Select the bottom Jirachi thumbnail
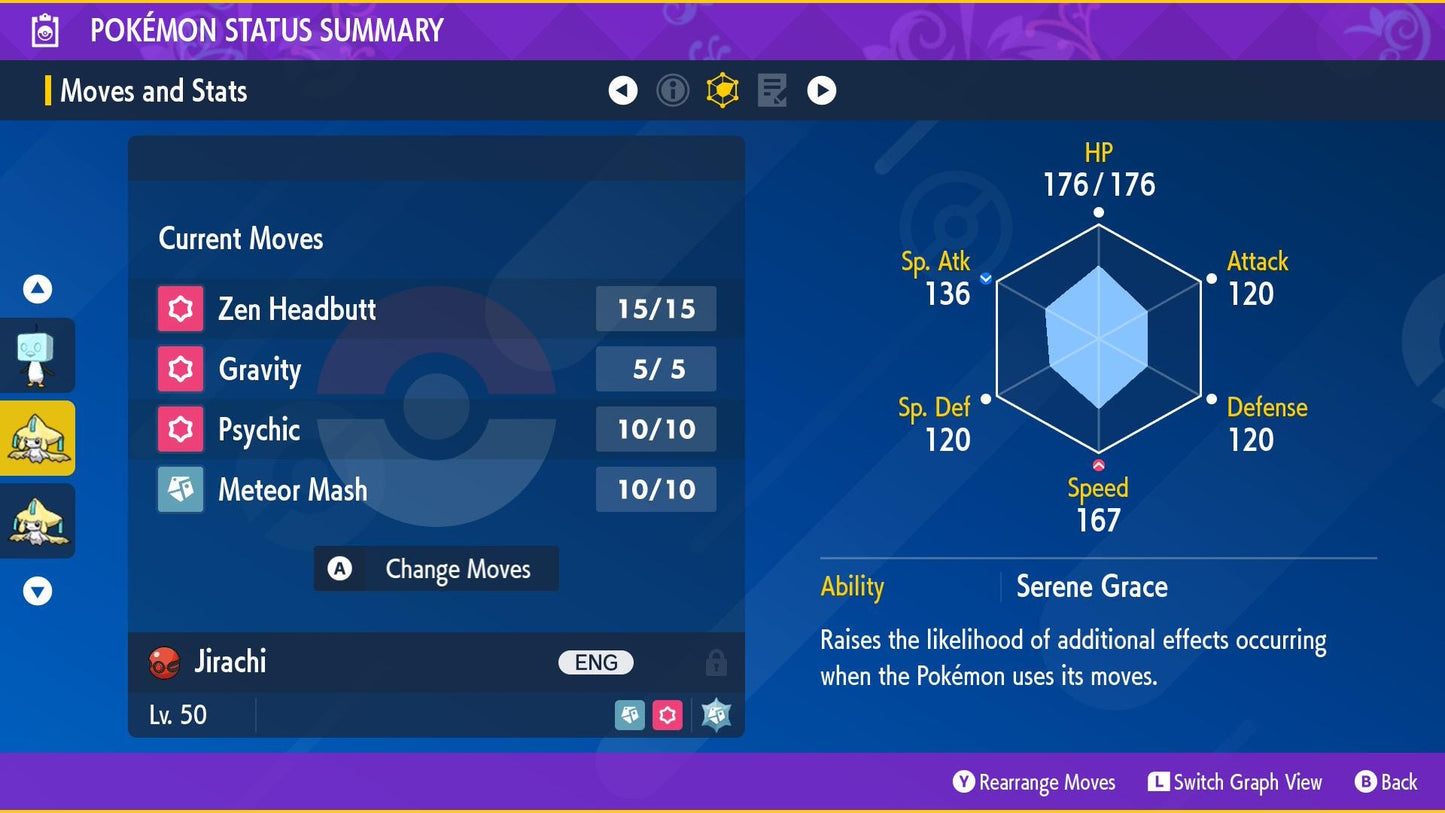Image resolution: width=1445 pixels, height=813 pixels. click(37, 521)
